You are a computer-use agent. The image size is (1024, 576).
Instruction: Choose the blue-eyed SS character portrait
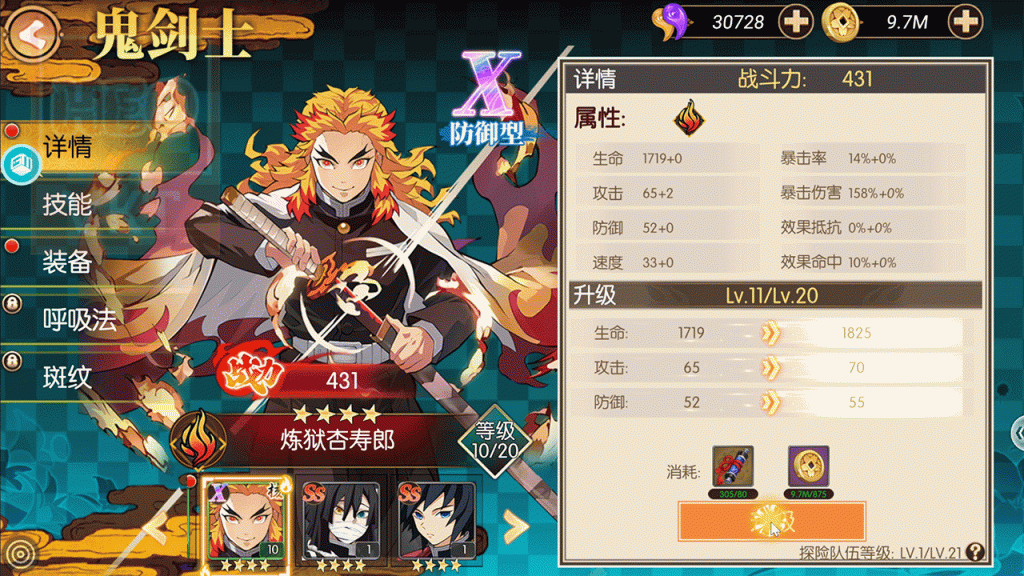(x=437, y=520)
